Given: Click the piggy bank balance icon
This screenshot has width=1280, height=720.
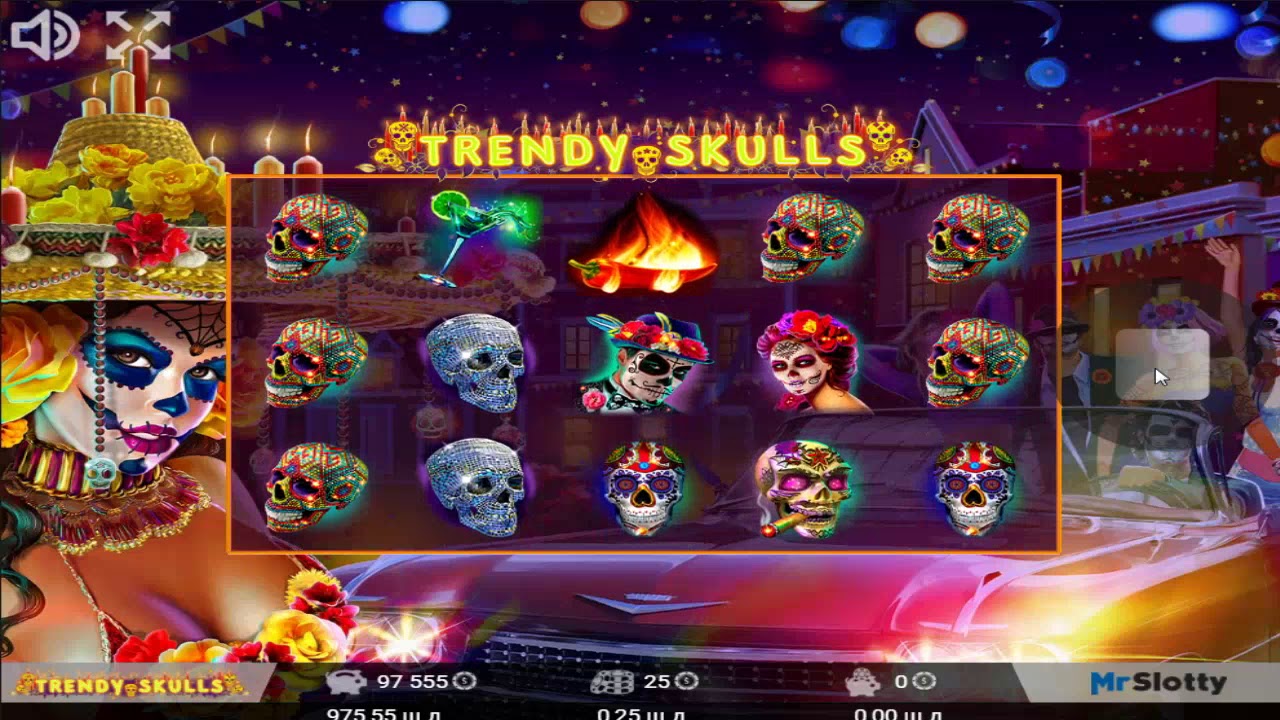Looking at the screenshot, I should (347, 684).
